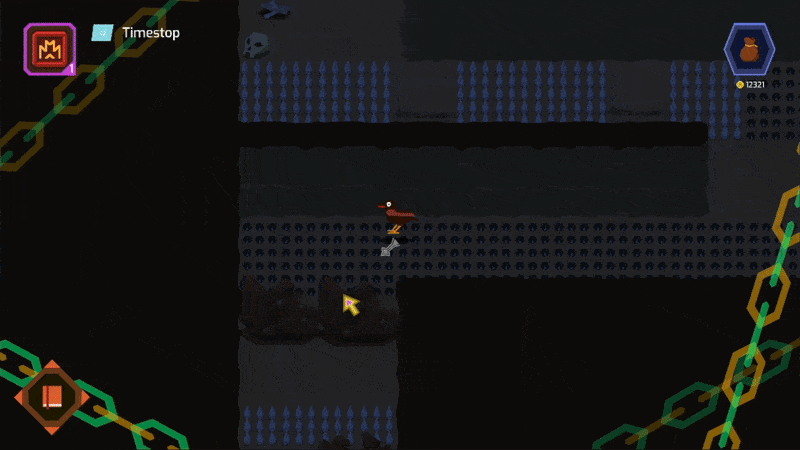This screenshot has height=450, width=800.
Task: Open the red spellbook journal
Action: (52, 396)
